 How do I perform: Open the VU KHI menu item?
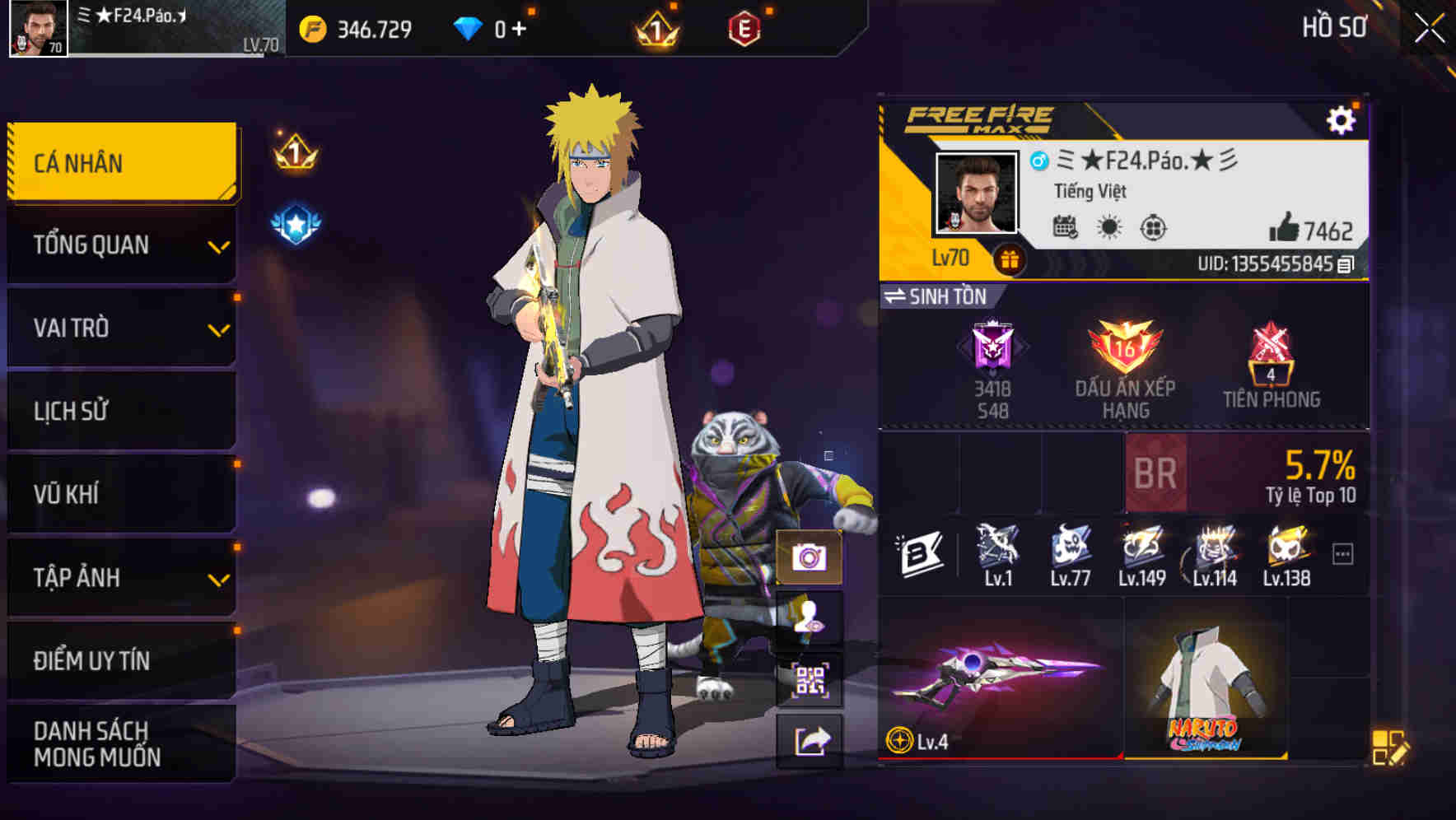pyautogui.click(x=120, y=494)
